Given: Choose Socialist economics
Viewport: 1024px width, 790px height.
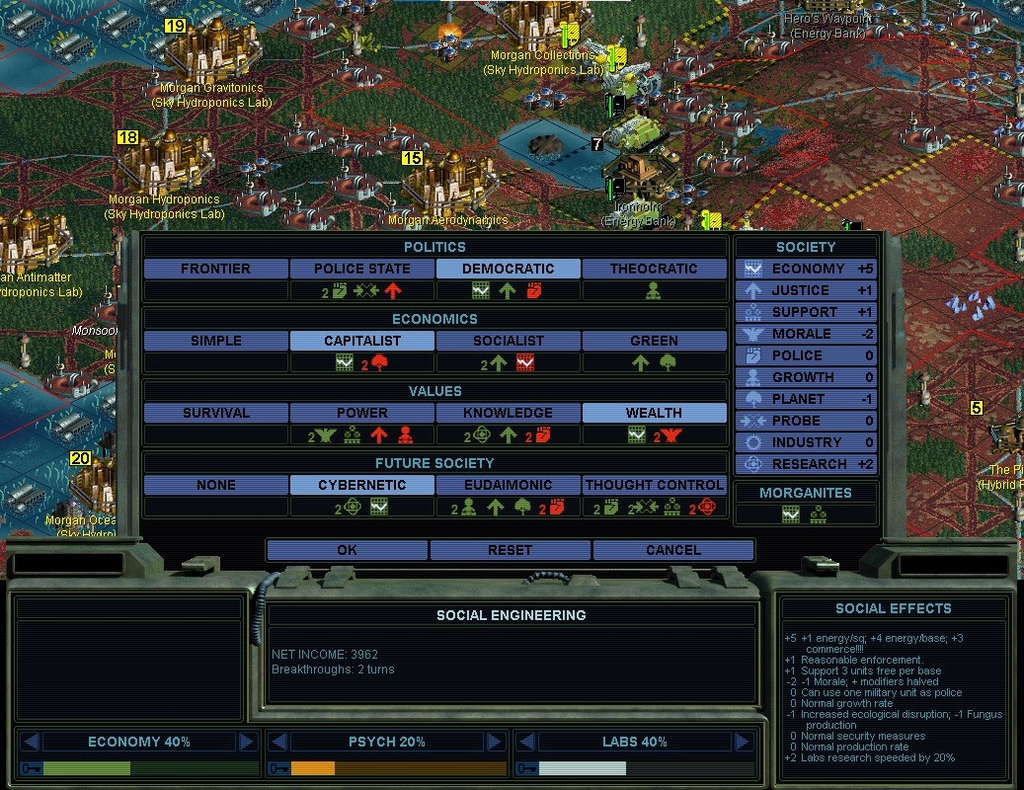Looking at the screenshot, I should [x=508, y=341].
